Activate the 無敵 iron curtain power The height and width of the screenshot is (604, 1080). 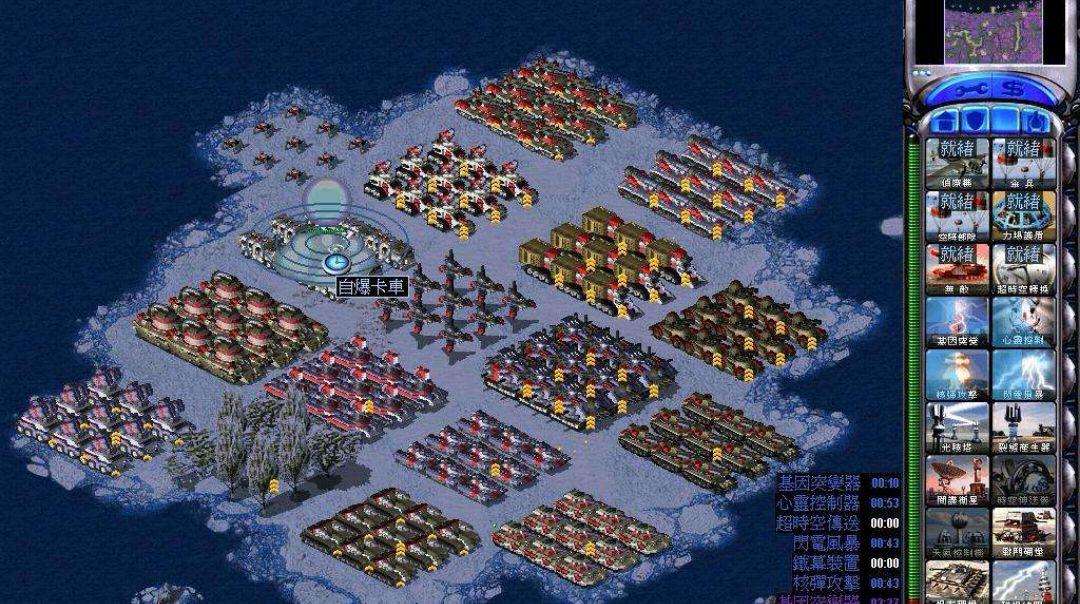point(956,267)
